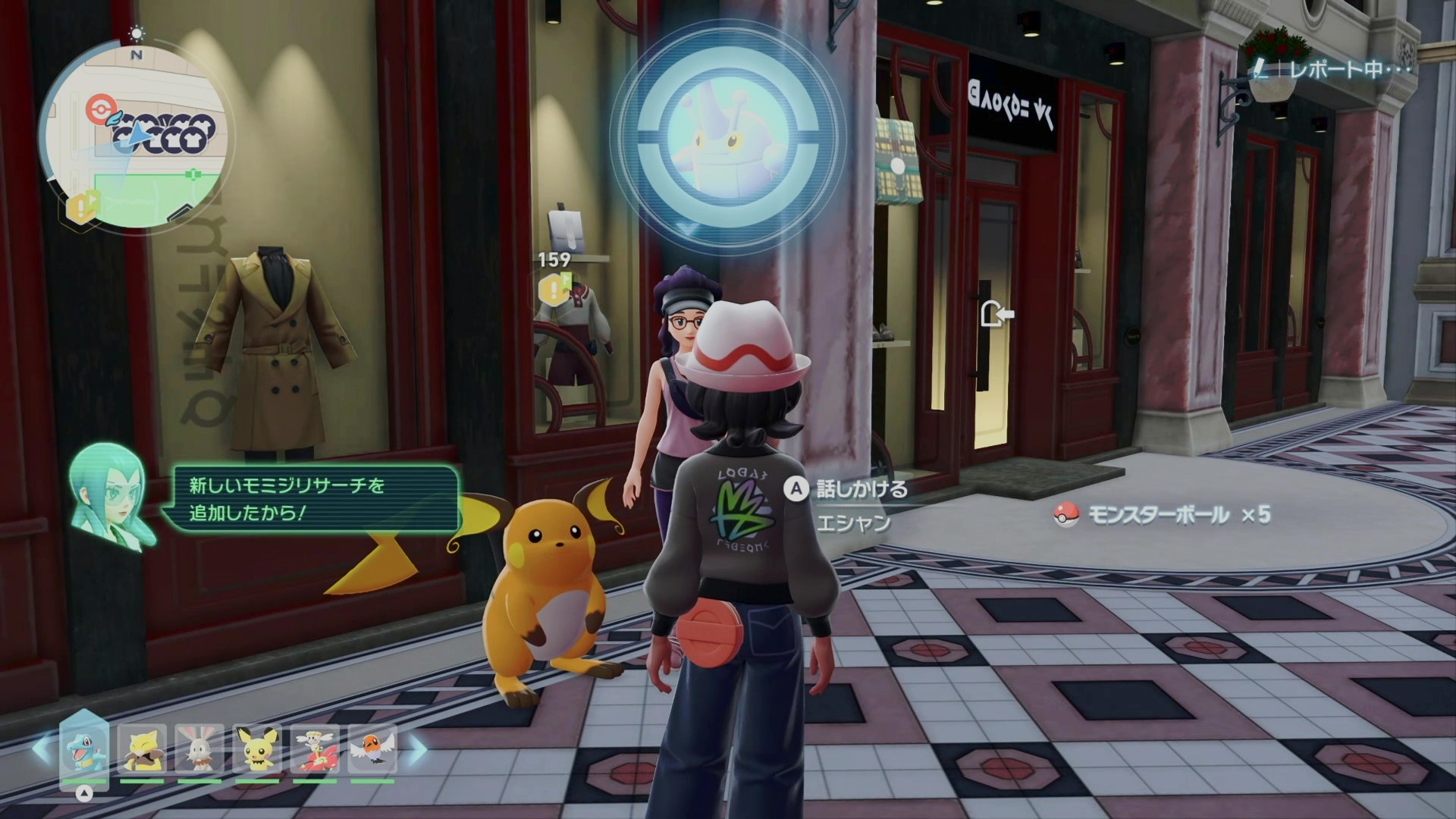The height and width of the screenshot is (819, 1456).
Task: Open the Mable research notification message
Action: click(315, 499)
